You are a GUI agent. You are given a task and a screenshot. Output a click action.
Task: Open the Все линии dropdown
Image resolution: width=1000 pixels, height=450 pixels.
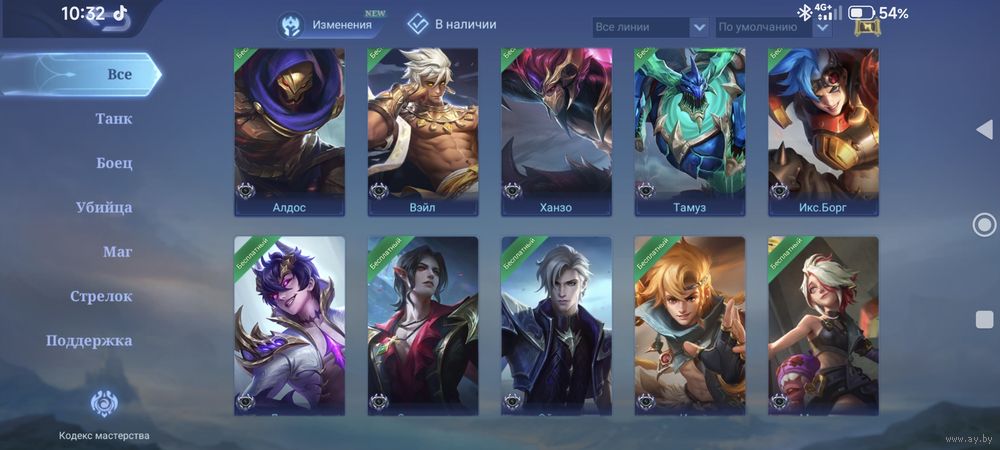(x=650, y=27)
